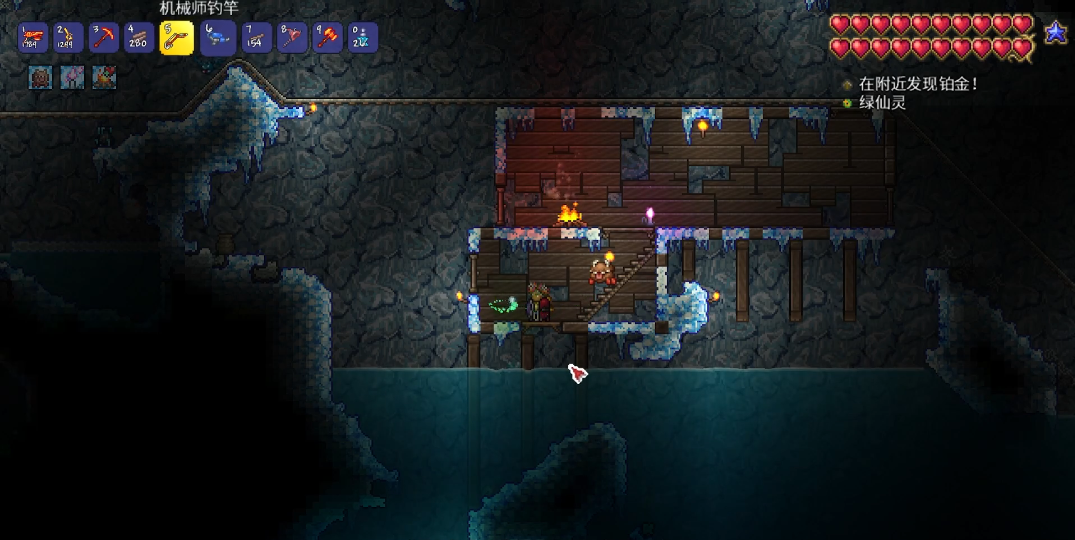Image resolution: width=1075 pixels, height=540 pixels.
Task: Choose the wood stack of 280
Action: 139,38
